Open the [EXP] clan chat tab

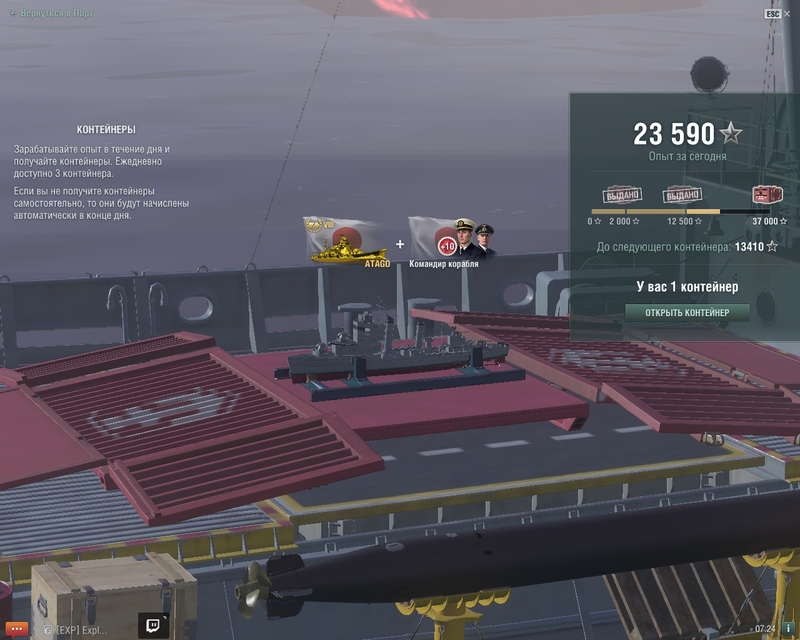[76, 630]
